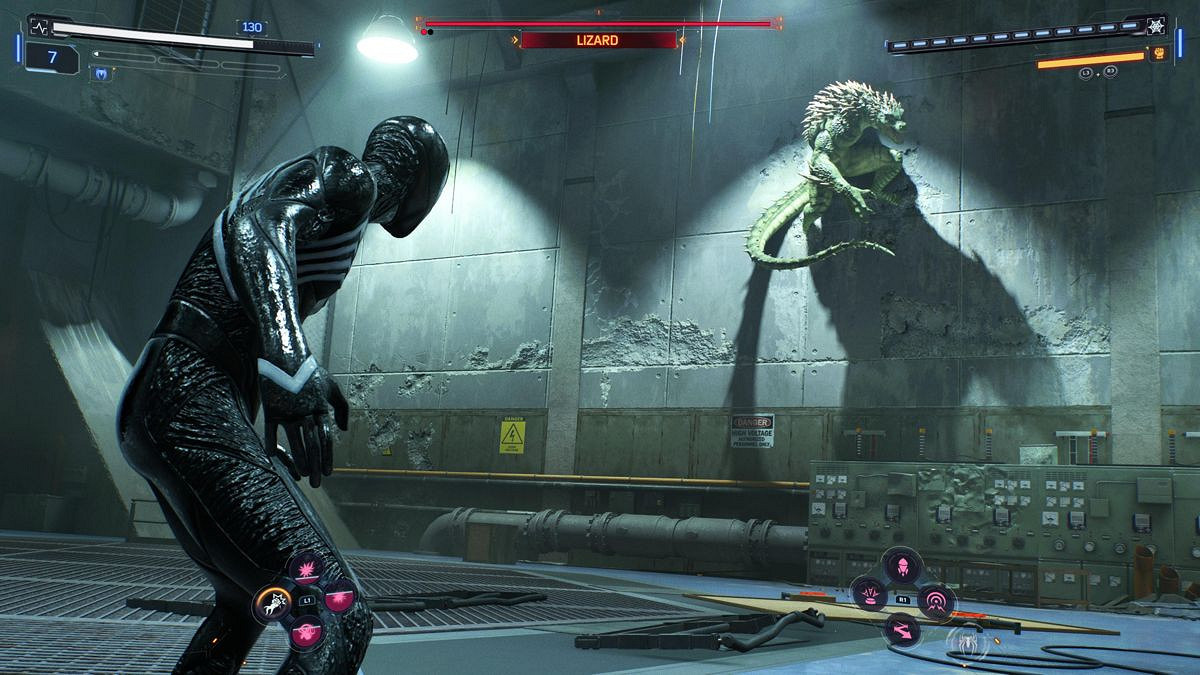
Task: Choose the Sonic Burst gadget with wave rings
Action: pyautogui.click(x=937, y=600)
